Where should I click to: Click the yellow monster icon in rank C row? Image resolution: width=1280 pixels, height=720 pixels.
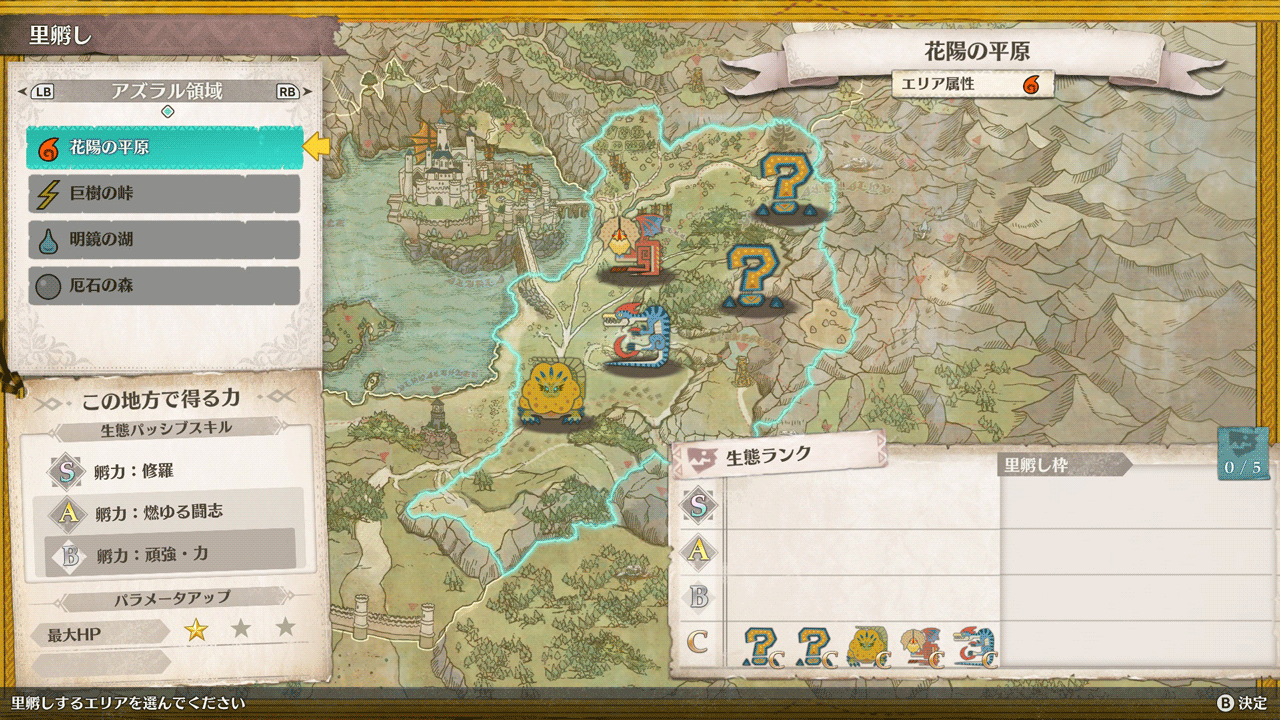pyautogui.click(x=867, y=645)
